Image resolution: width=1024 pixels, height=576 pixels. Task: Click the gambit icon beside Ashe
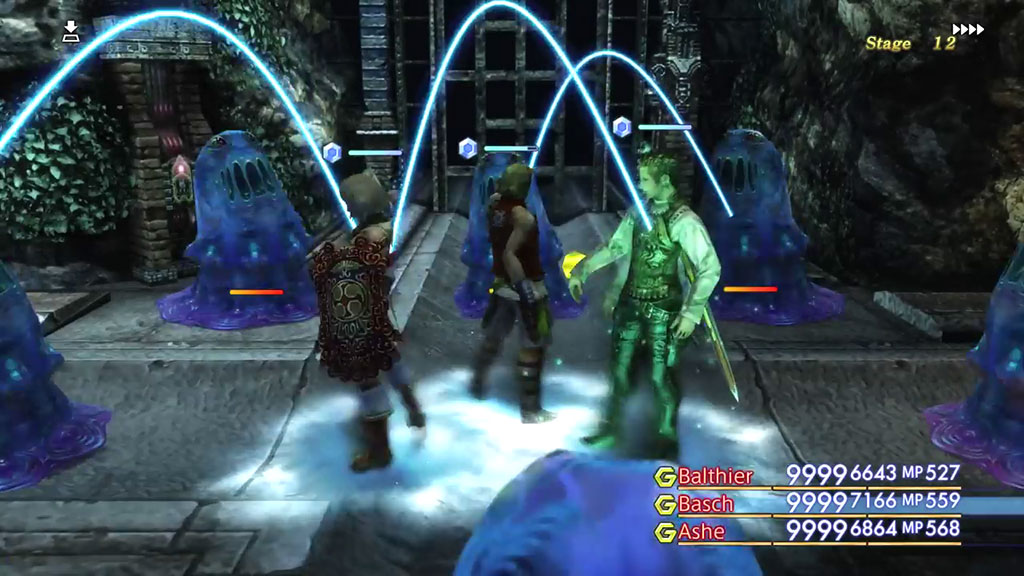coord(664,532)
